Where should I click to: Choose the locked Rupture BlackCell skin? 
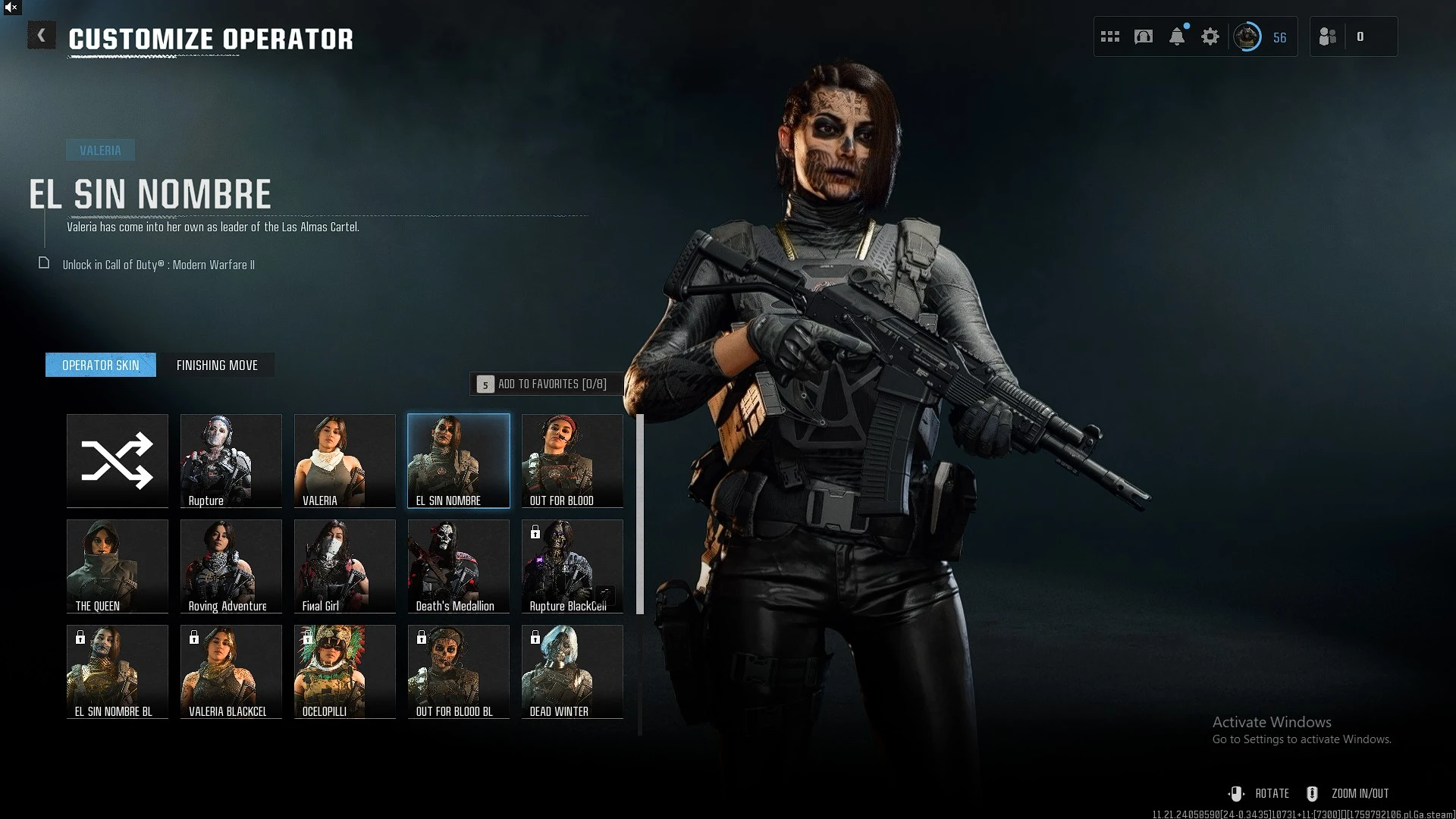click(573, 566)
